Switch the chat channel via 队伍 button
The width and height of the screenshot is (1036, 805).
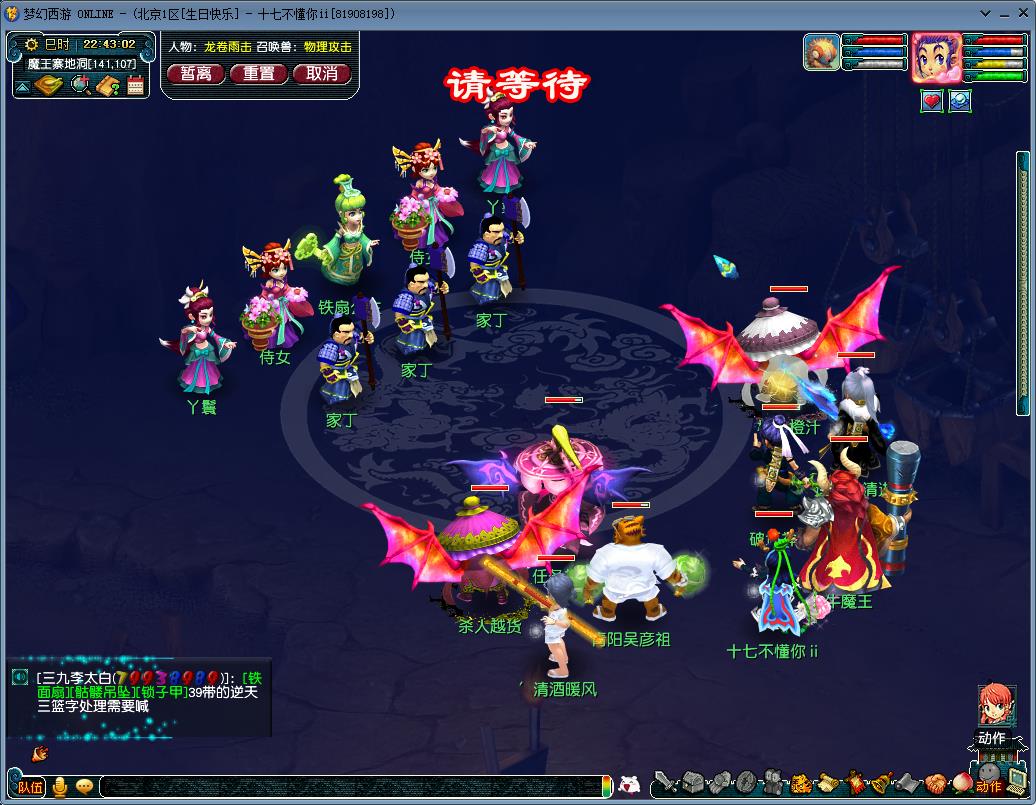pyautogui.click(x=30, y=787)
